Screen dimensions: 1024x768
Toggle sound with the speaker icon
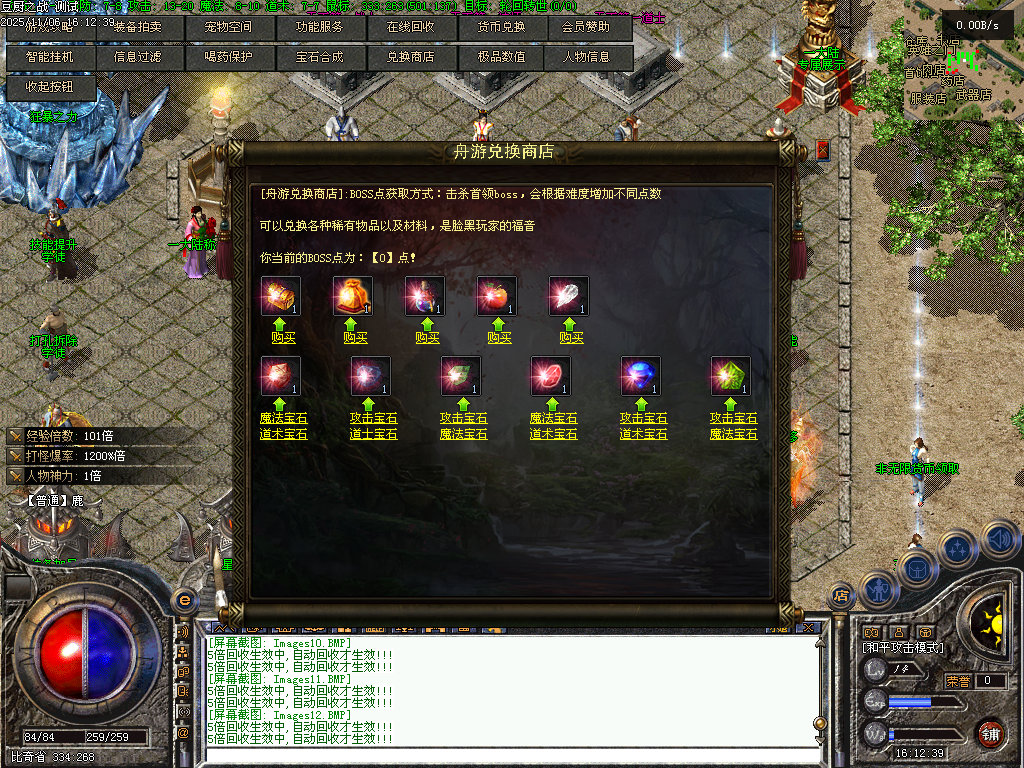pyautogui.click(x=999, y=540)
